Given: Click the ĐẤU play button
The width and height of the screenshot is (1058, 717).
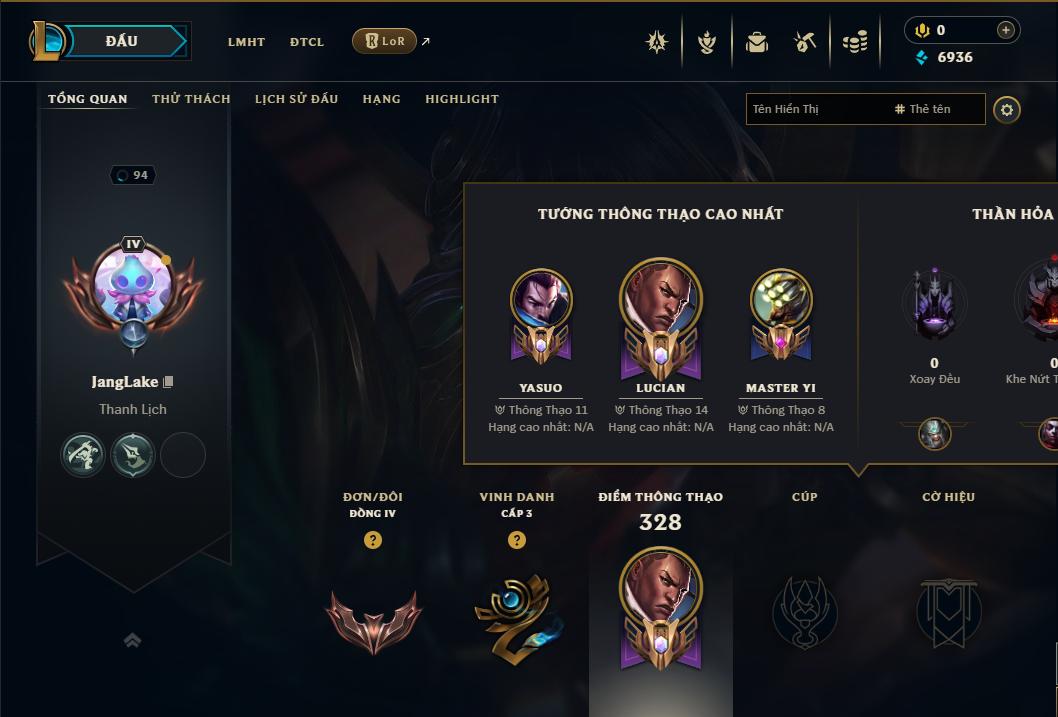Looking at the screenshot, I should [122, 41].
